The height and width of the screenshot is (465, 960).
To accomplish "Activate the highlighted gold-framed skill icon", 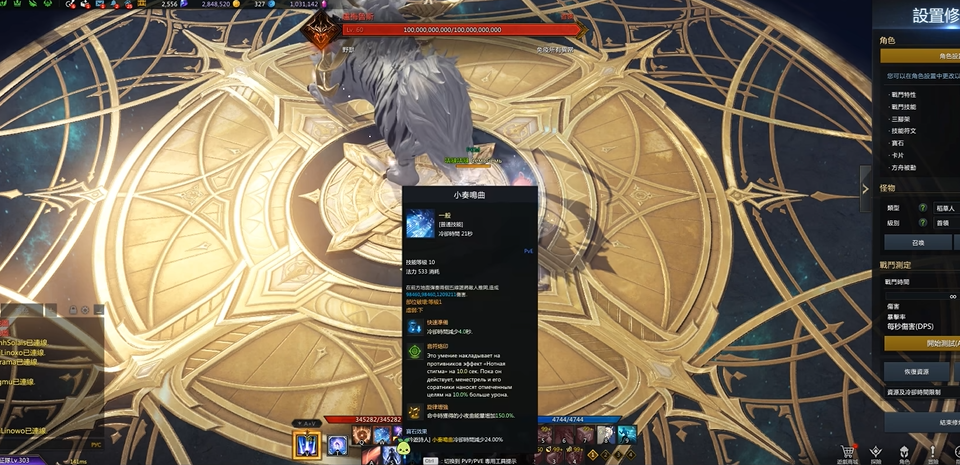I will (x=306, y=444).
